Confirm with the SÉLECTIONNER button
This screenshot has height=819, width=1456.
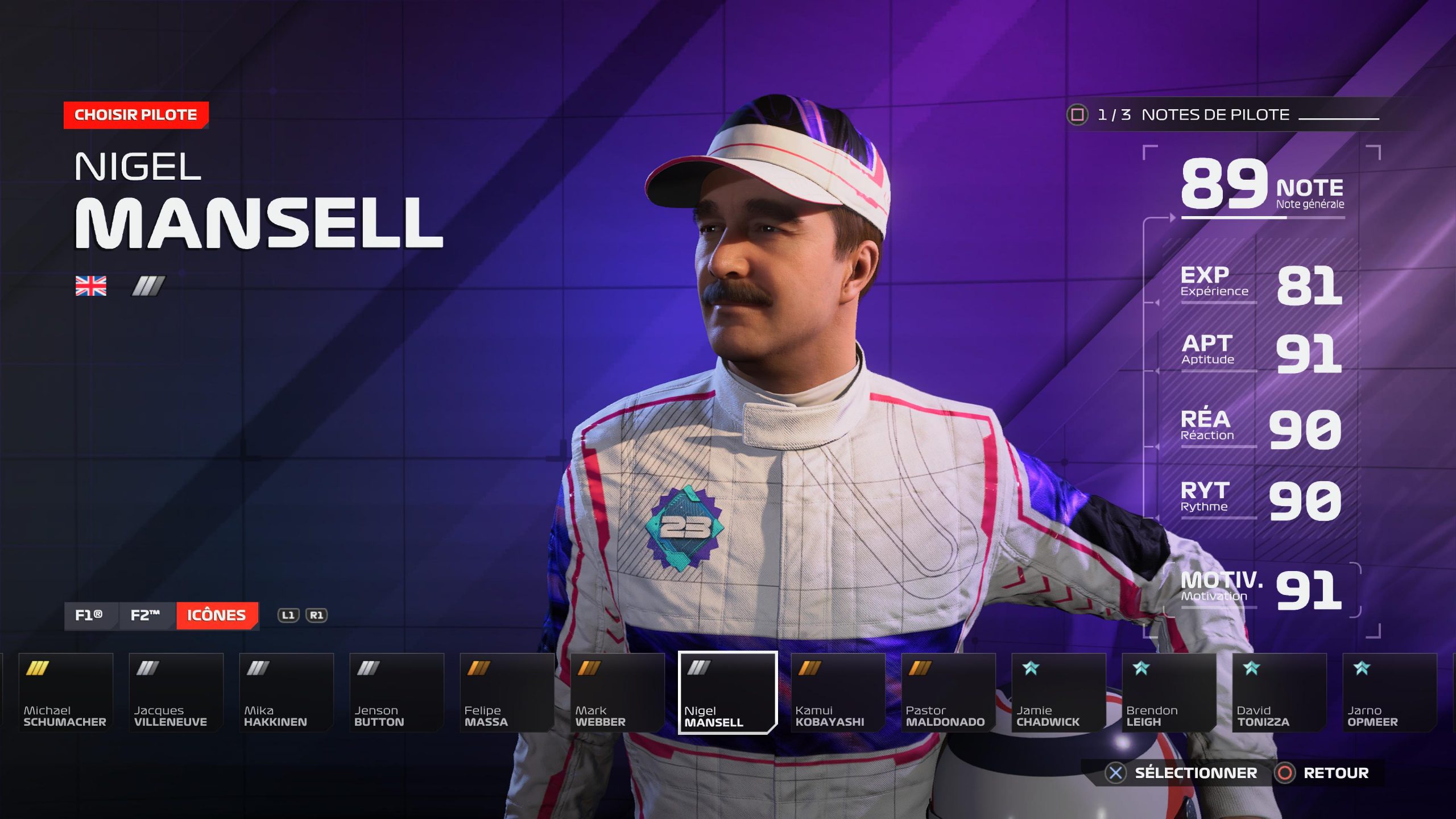pyautogui.click(x=1183, y=773)
